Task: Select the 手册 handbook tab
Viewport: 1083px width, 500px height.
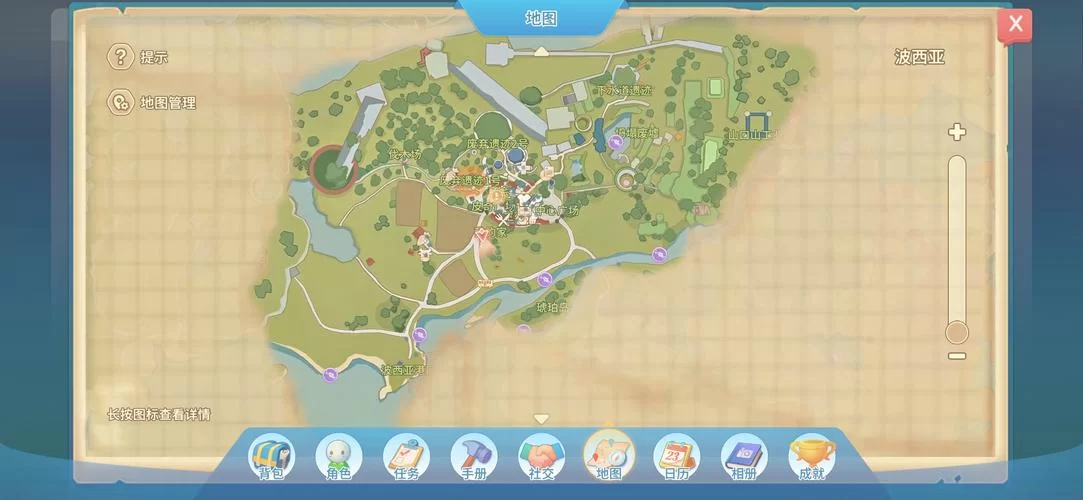Action: pyautogui.click(x=474, y=458)
